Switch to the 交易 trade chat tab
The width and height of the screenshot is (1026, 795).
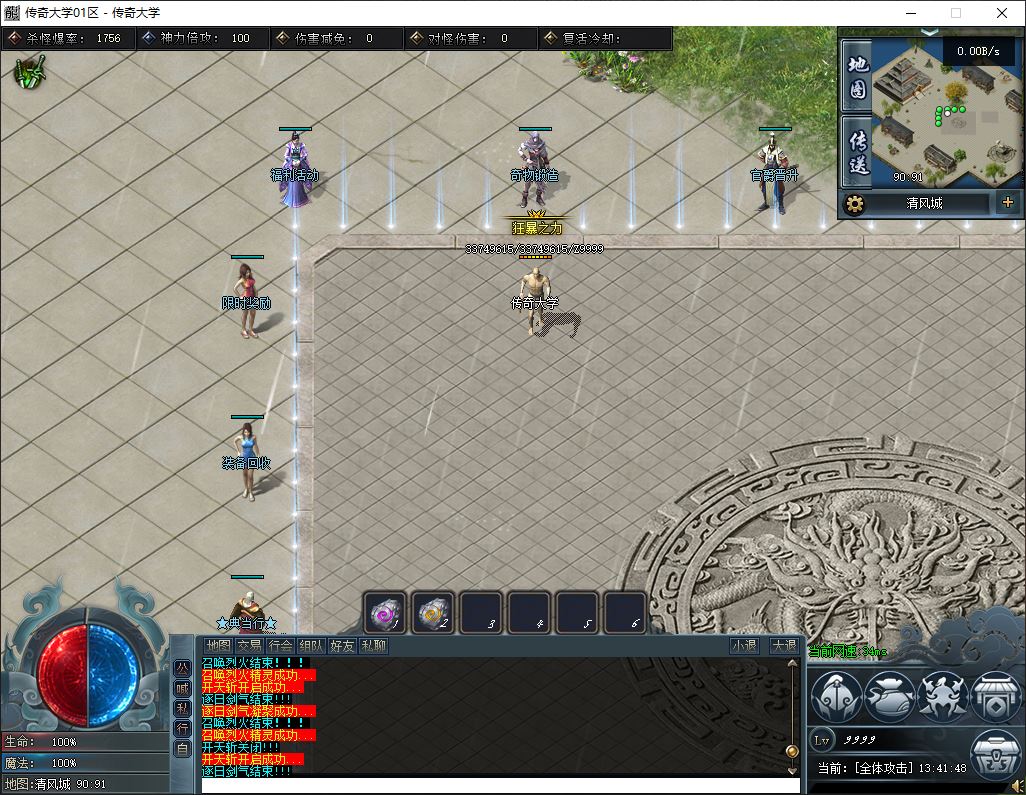coord(249,646)
